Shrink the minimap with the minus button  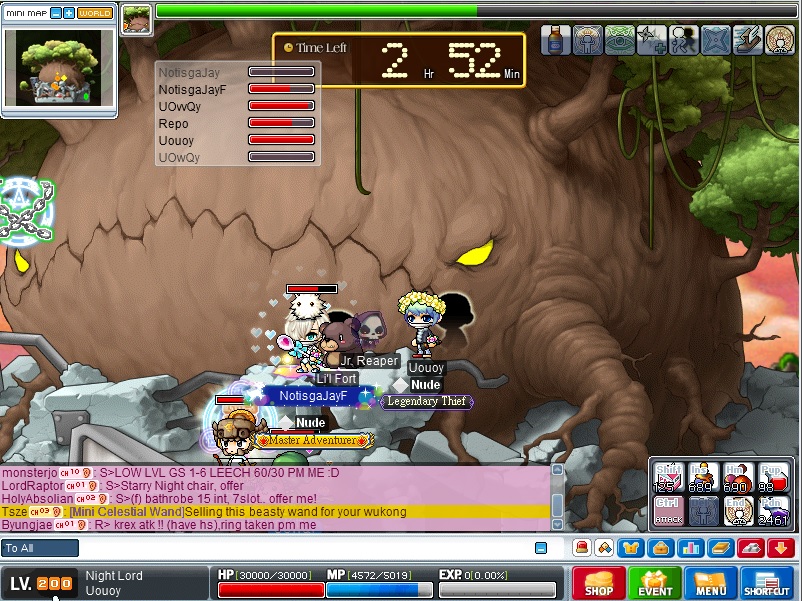click(55, 13)
